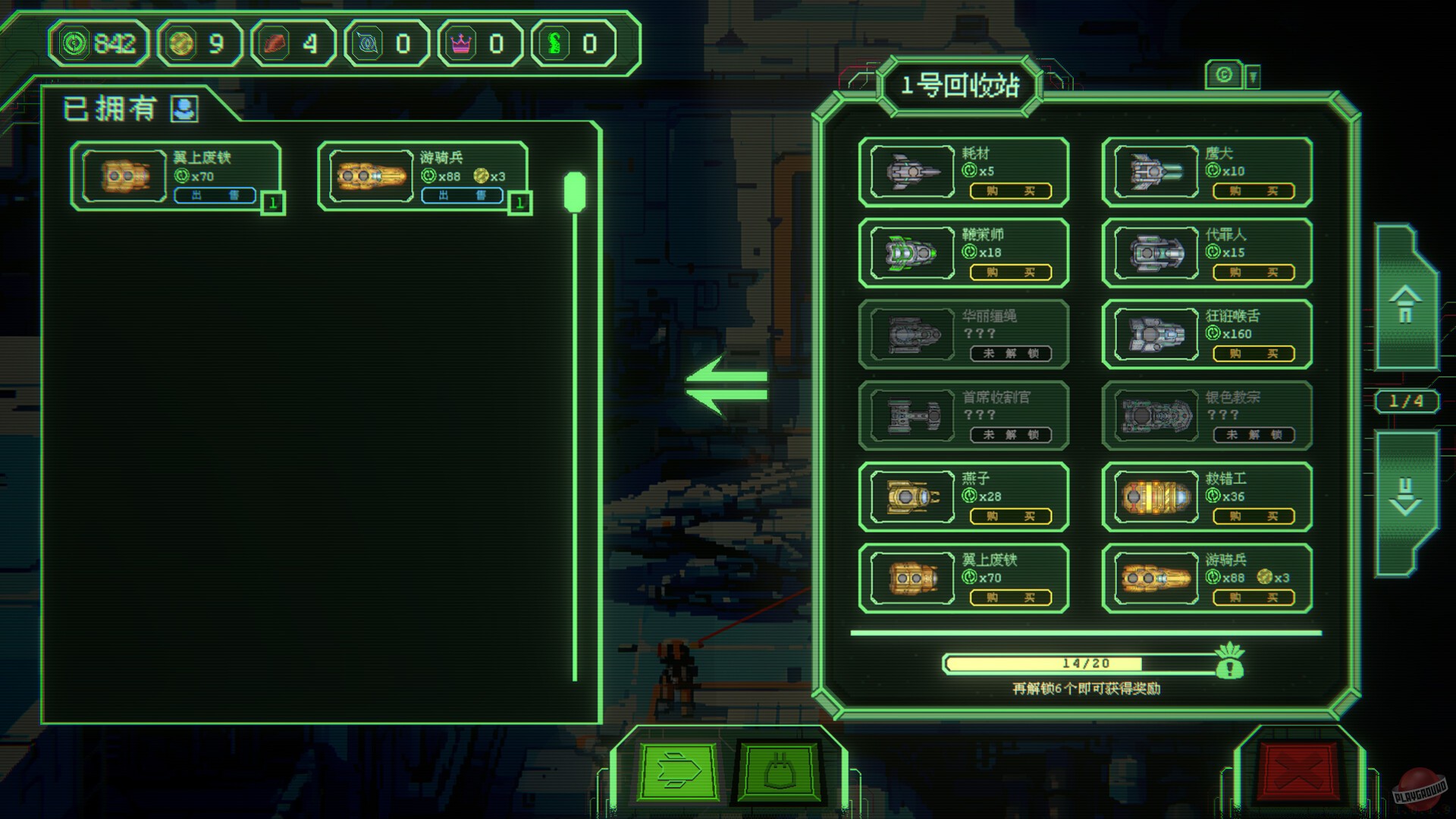Viewport: 1456px width, 819px height.
Task: Click the blue swirl currency icon in top bar
Action: coord(366,44)
